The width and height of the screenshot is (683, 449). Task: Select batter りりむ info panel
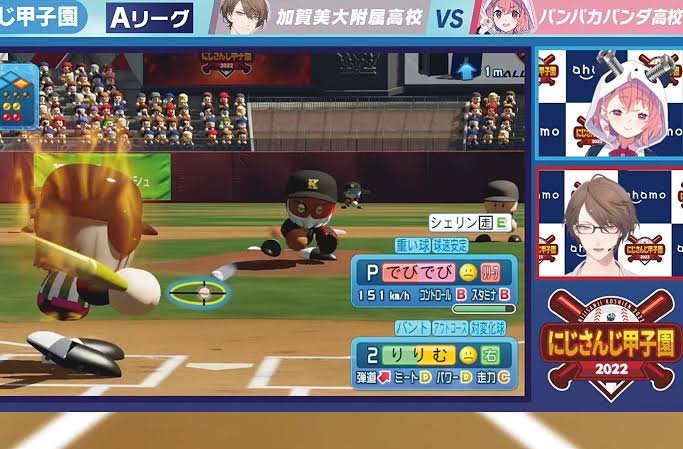tap(434, 364)
